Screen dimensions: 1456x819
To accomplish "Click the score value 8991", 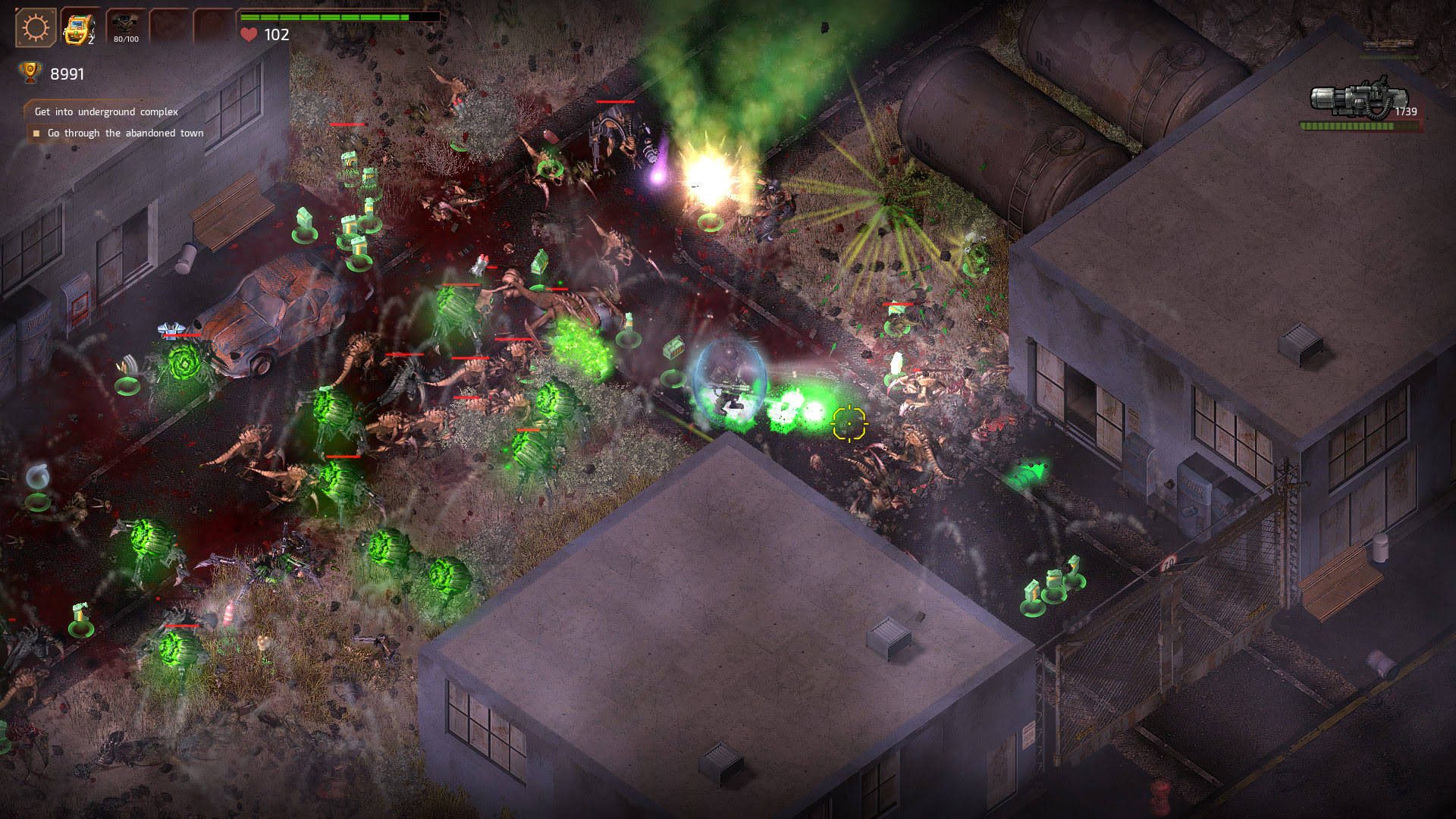I will pos(67,74).
